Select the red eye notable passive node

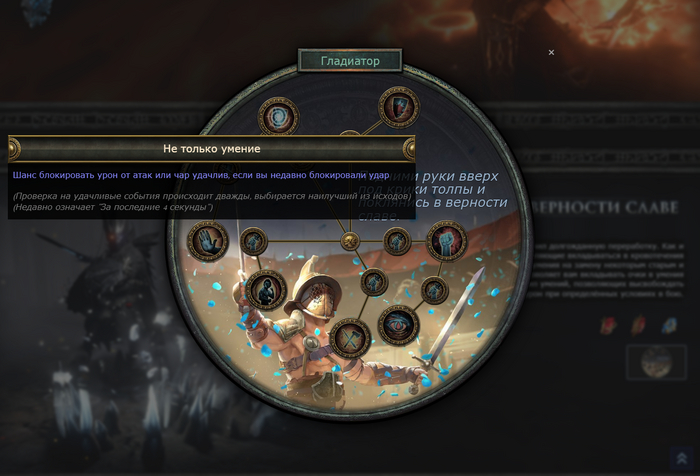tap(399, 323)
